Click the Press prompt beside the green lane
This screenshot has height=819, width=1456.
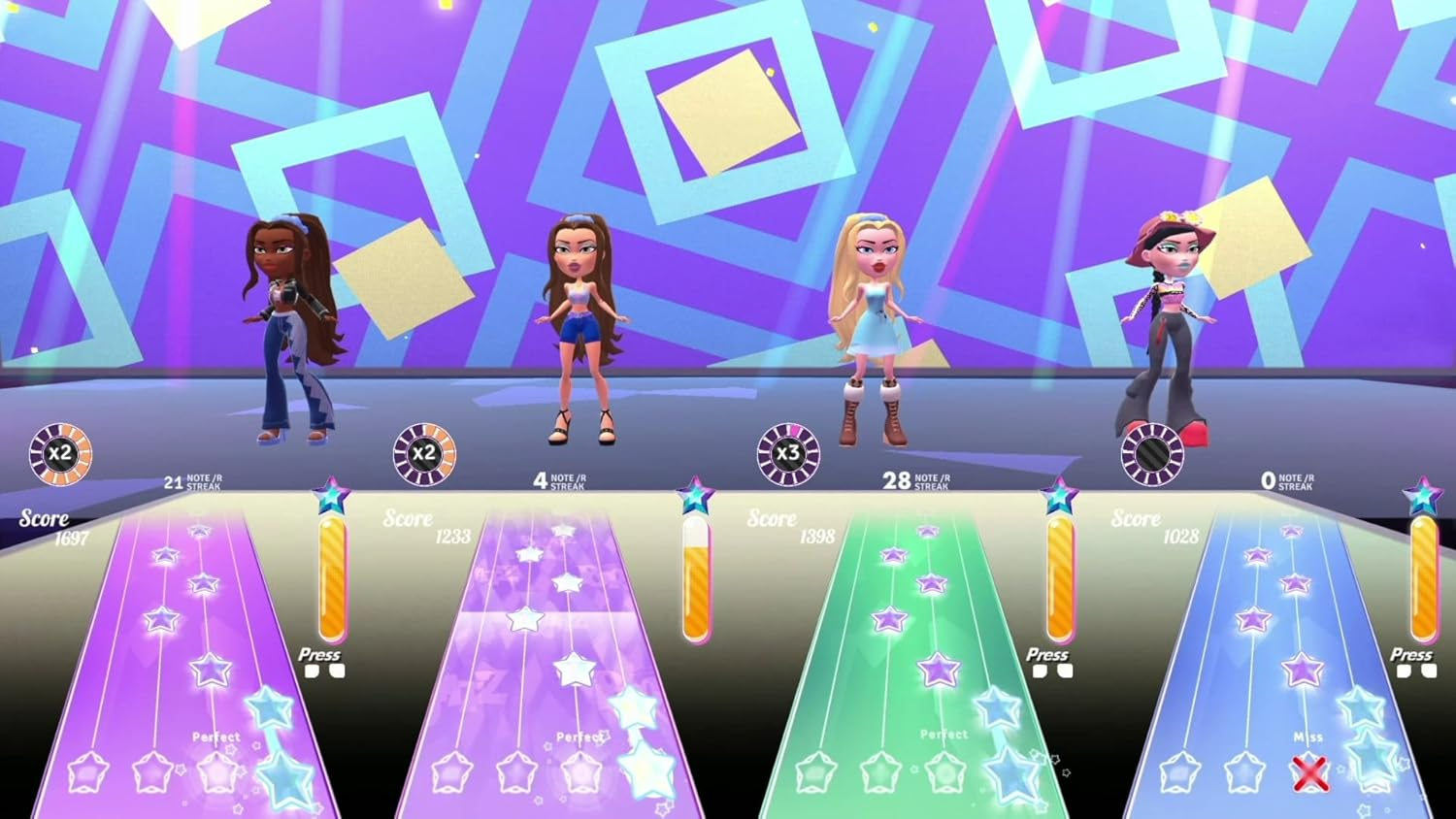pyautogui.click(x=1048, y=655)
